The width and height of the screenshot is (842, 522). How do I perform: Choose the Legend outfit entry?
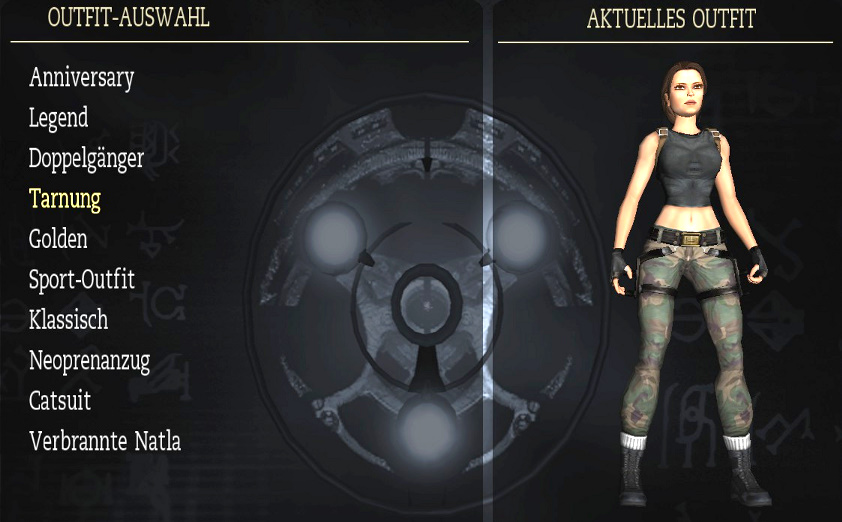coord(58,118)
